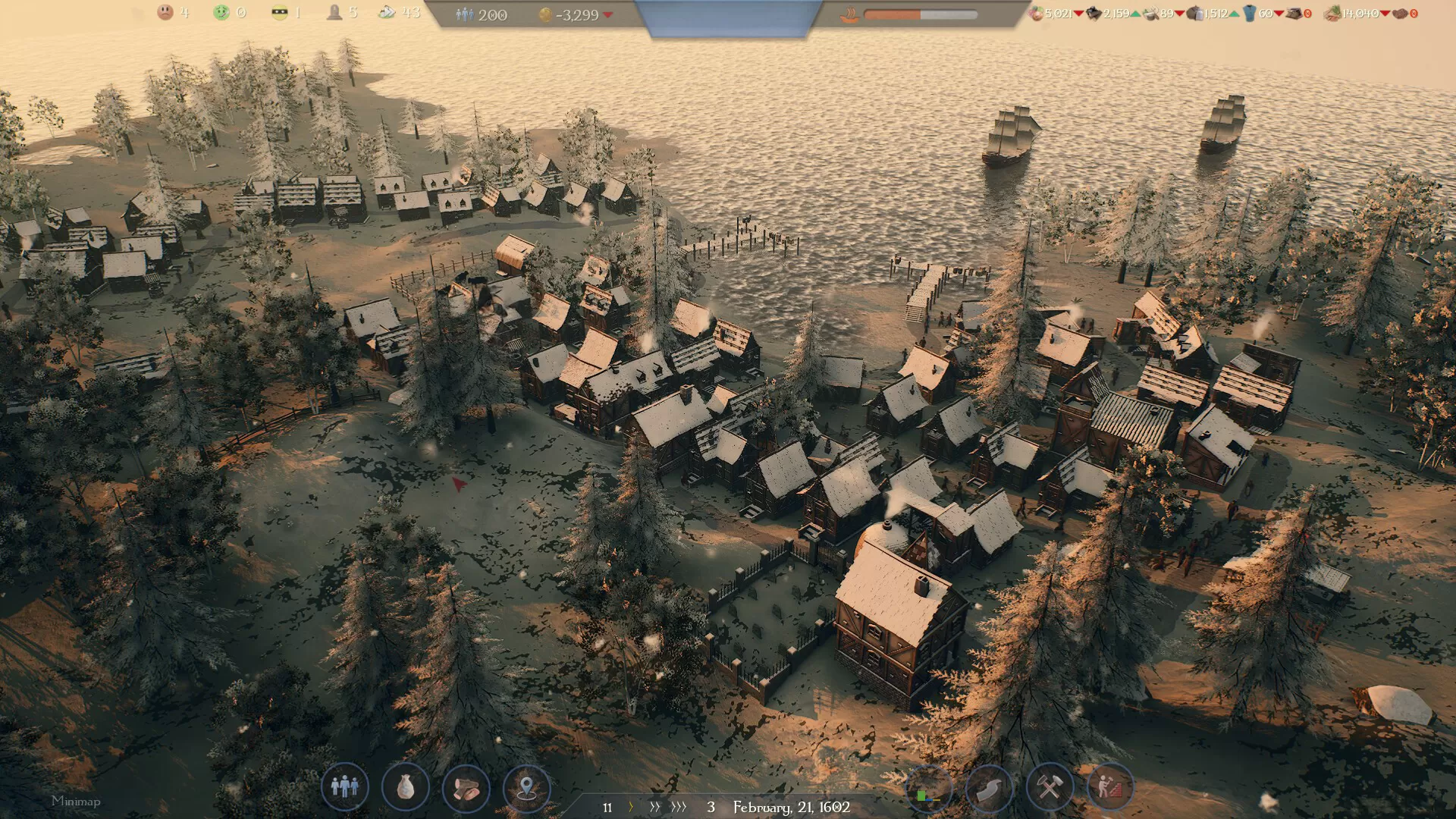This screenshot has height=819, width=1456.
Task: Open the population management panel
Action: click(344, 787)
